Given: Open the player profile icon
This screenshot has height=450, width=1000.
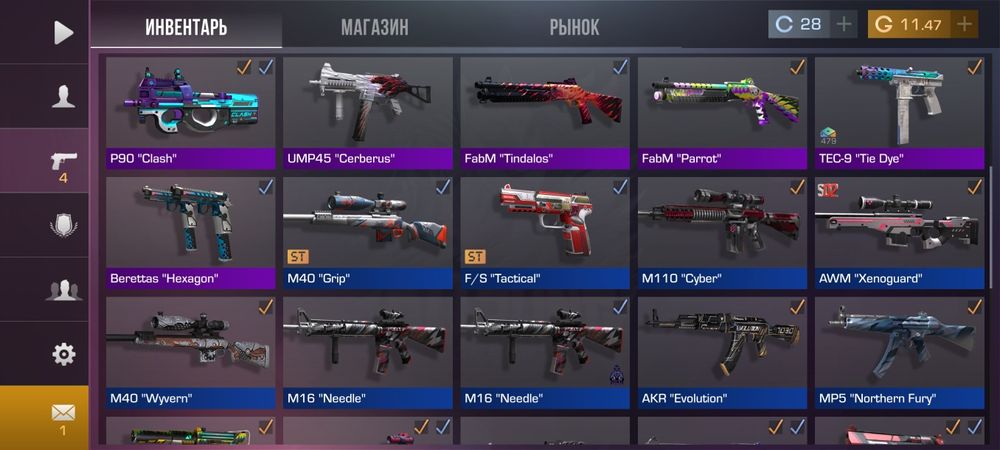Looking at the screenshot, I should pyautogui.click(x=64, y=96).
